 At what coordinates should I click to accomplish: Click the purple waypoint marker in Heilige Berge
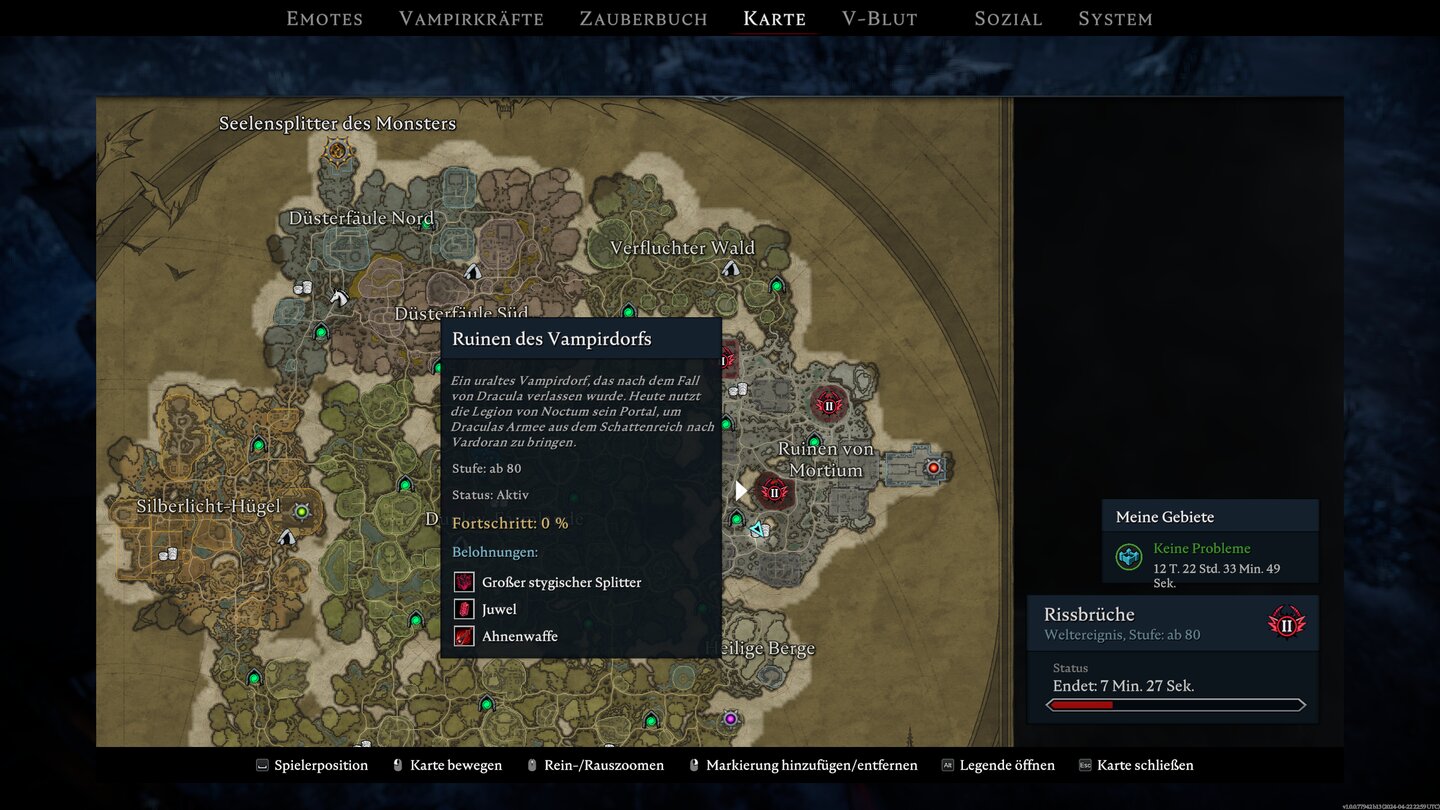coord(729,718)
